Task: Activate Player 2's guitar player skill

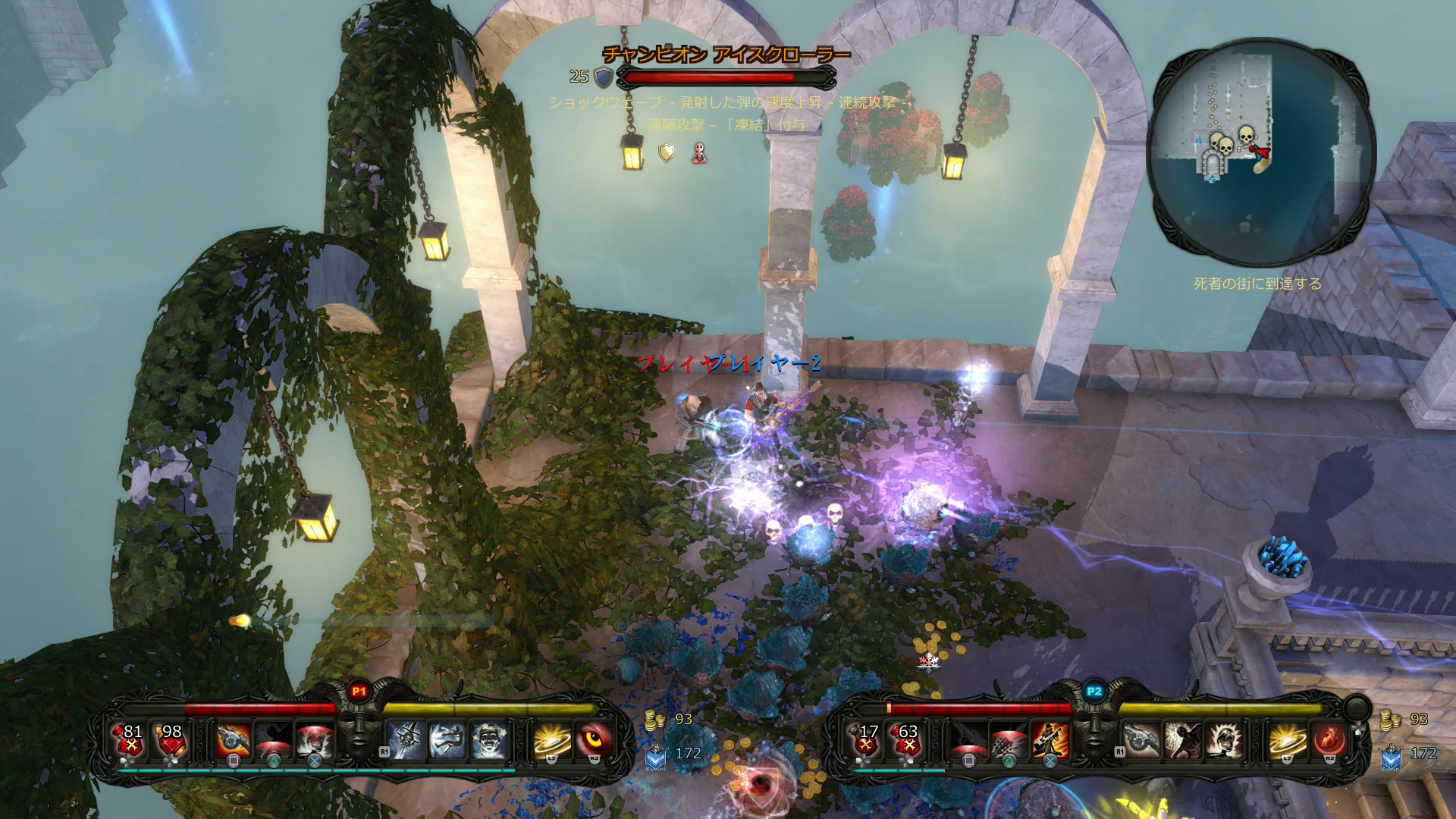Action: [1050, 740]
